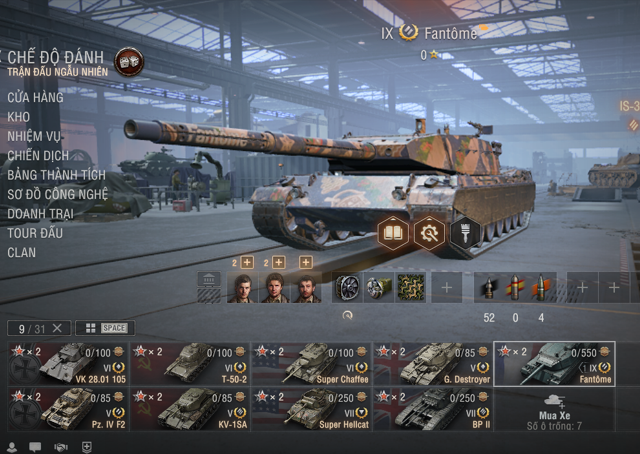Screen dimensions: 640x454
Task: Select the BP II tank
Action: tap(433, 408)
